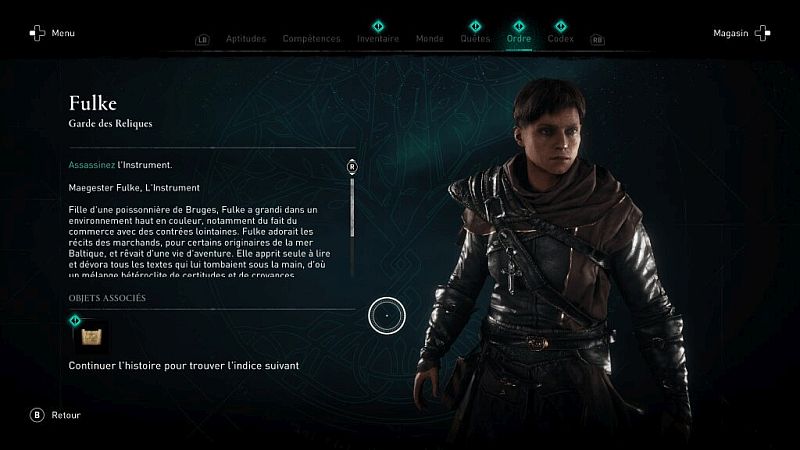The width and height of the screenshot is (800, 450).
Task: Select the associated clue scroll item
Action: [x=90, y=335]
